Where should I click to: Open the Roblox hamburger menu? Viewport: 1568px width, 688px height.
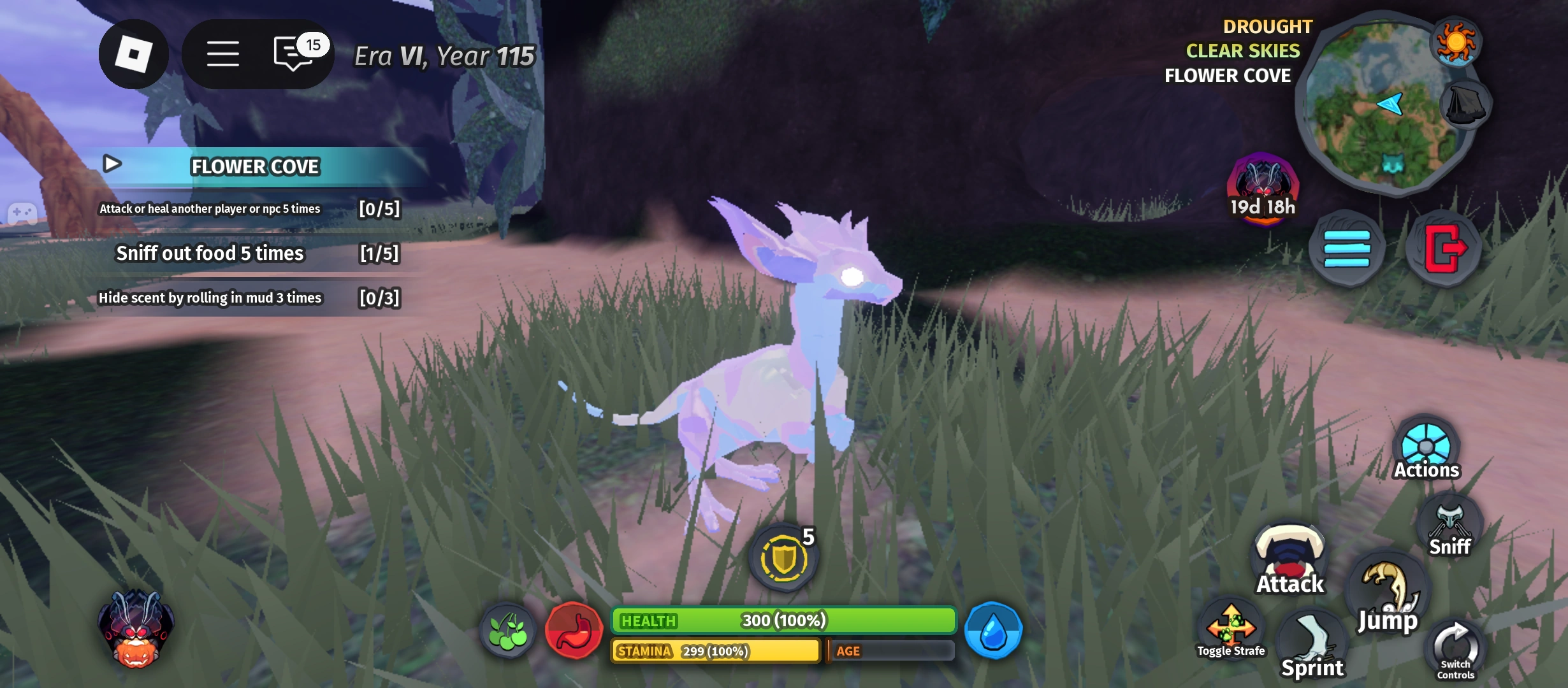(x=223, y=54)
